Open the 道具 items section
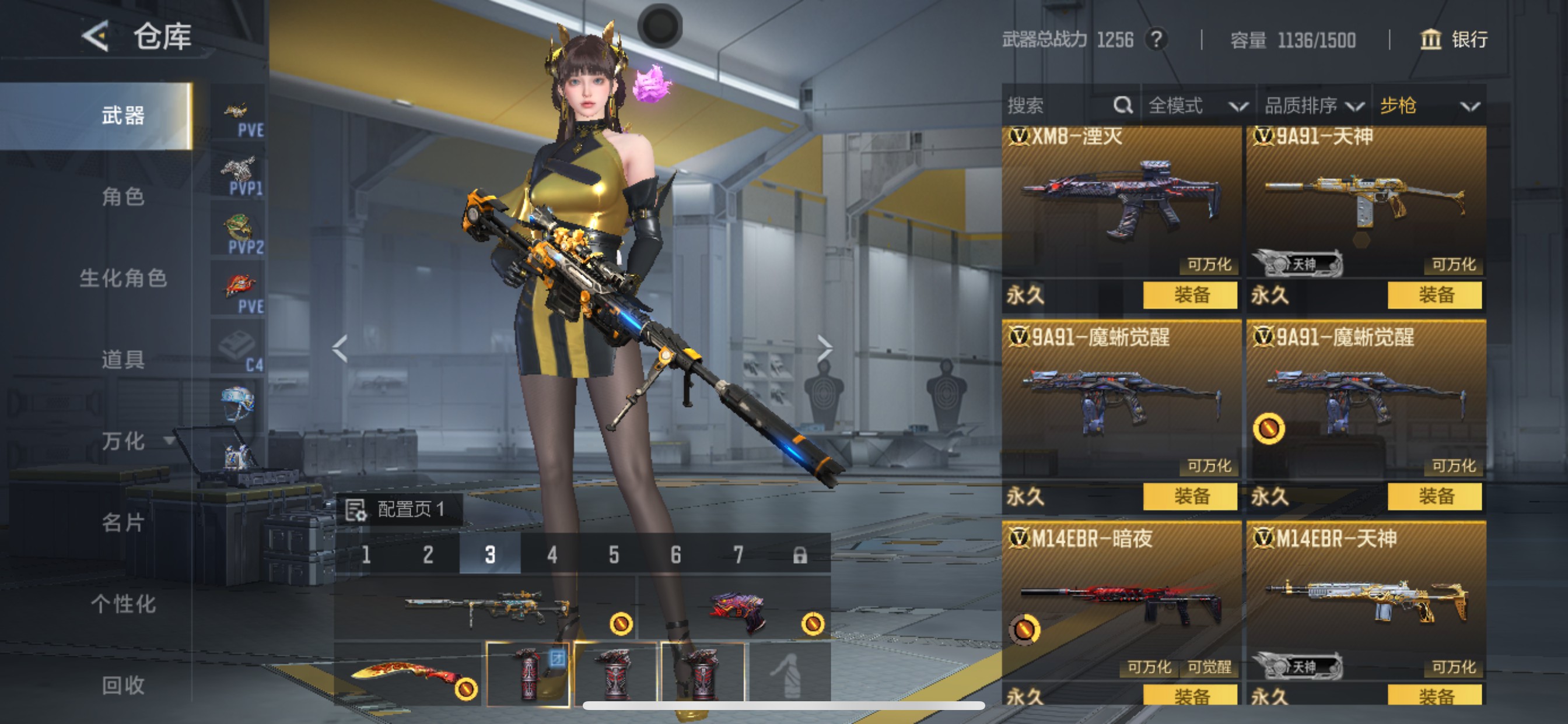Screen dimensions: 1568x724 click(123, 360)
